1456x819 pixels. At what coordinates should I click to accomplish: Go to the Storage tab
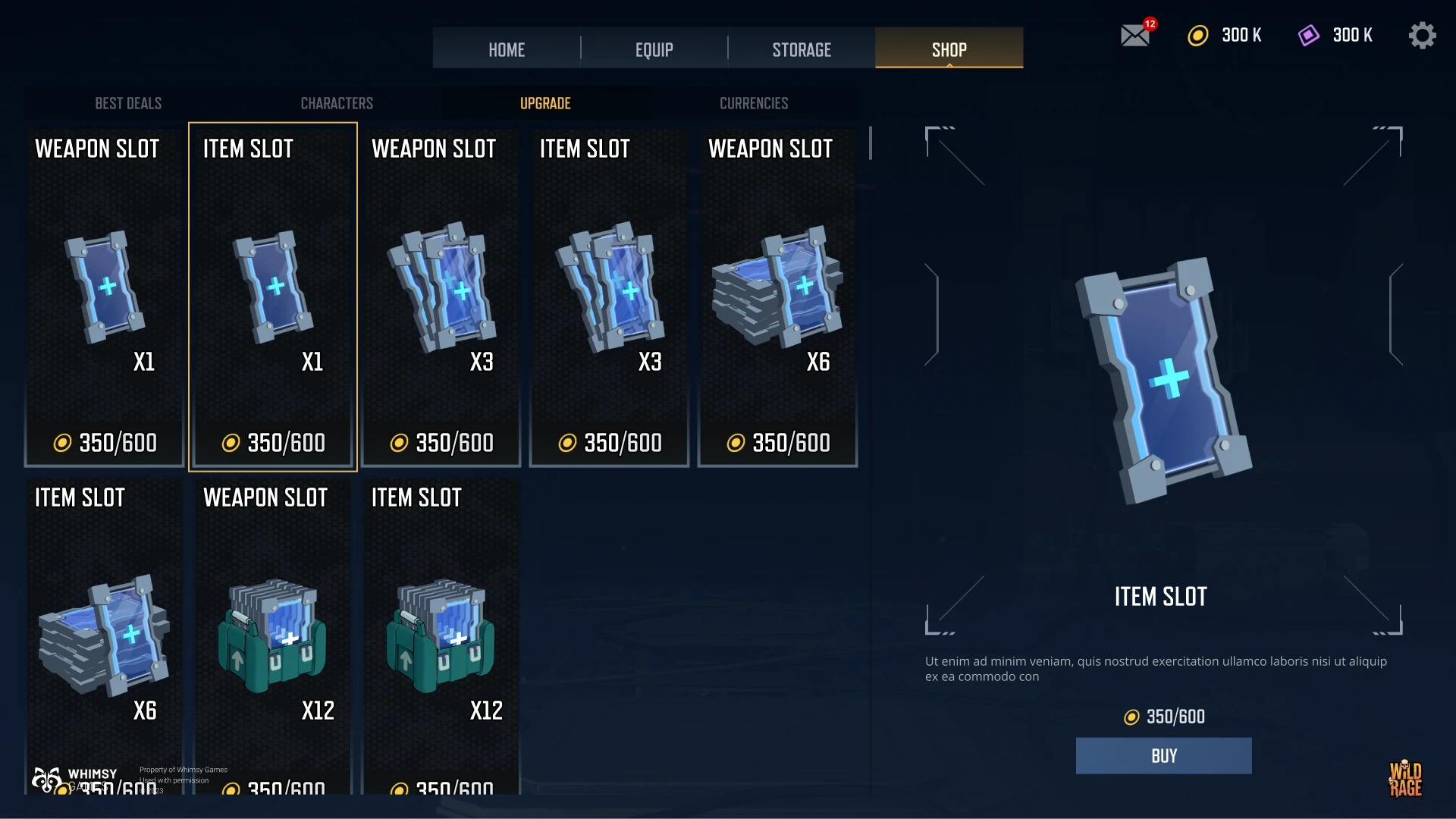(802, 49)
